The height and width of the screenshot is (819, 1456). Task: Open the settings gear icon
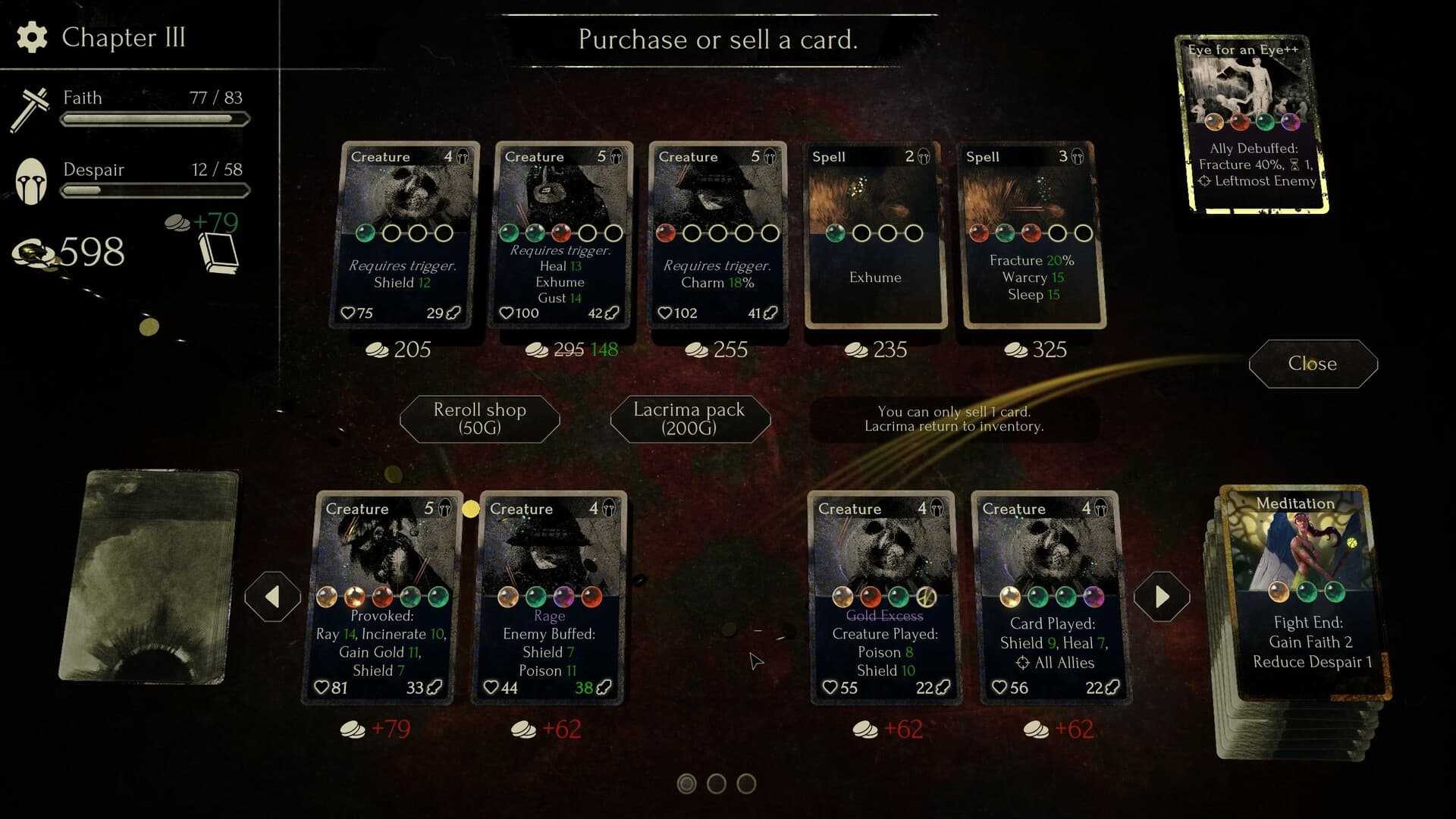31,37
